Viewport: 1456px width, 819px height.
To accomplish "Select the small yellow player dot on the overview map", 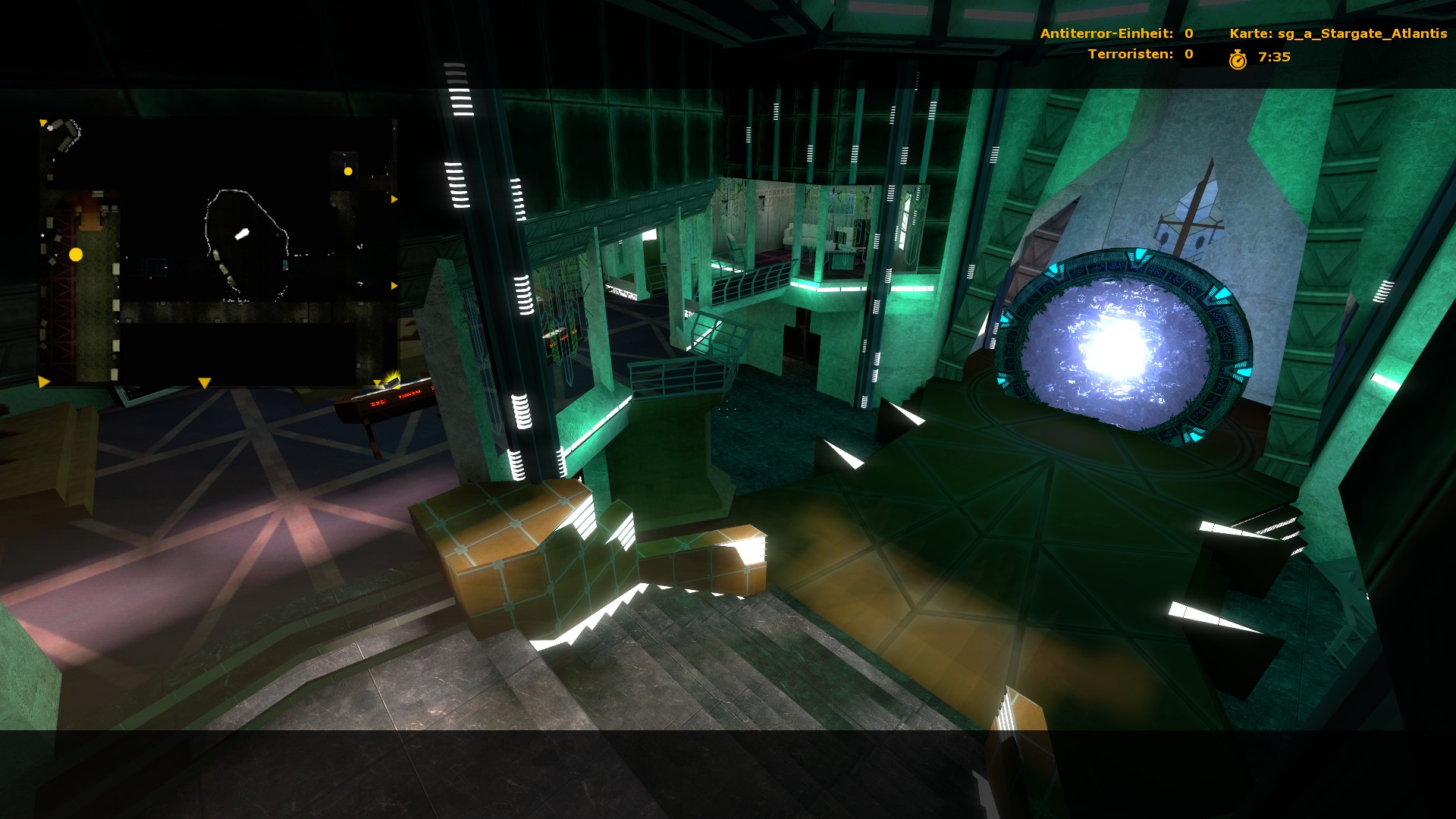I will click(348, 171).
